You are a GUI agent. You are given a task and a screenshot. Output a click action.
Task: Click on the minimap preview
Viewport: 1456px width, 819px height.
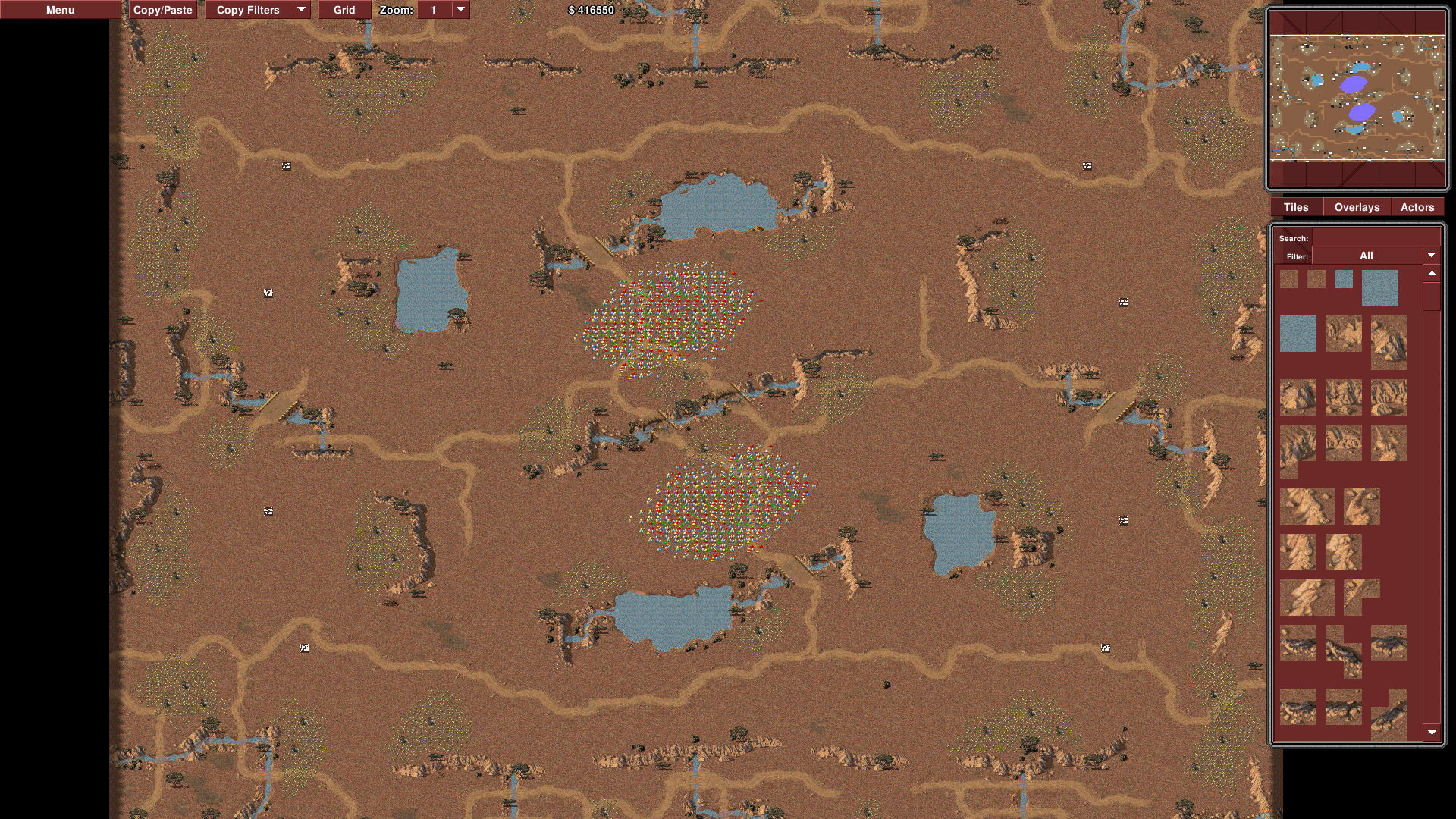(1357, 99)
